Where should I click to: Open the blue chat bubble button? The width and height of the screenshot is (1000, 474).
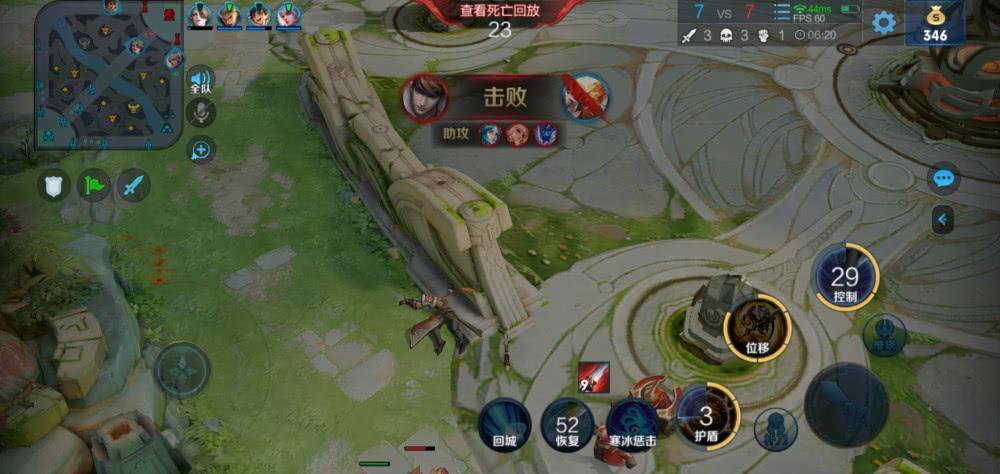(x=943, y=179)
